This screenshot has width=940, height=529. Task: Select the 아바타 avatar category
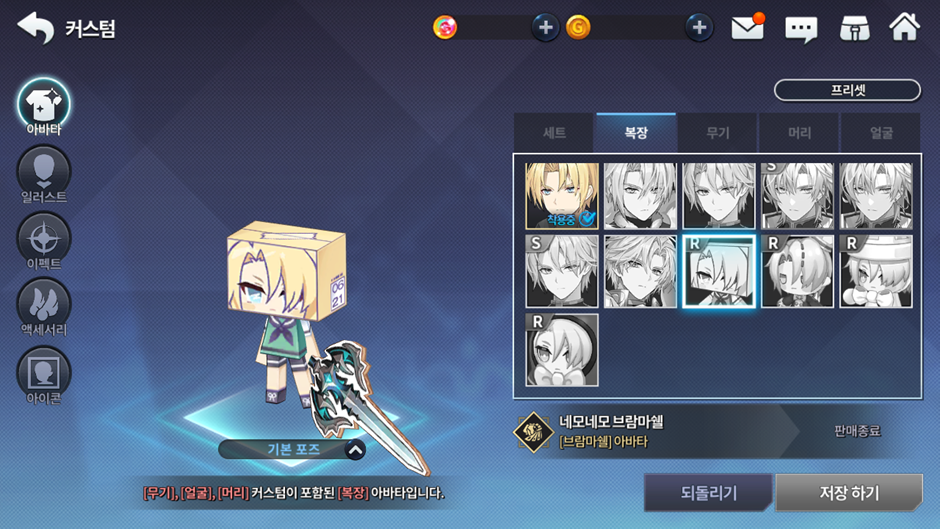click(43, 104)
